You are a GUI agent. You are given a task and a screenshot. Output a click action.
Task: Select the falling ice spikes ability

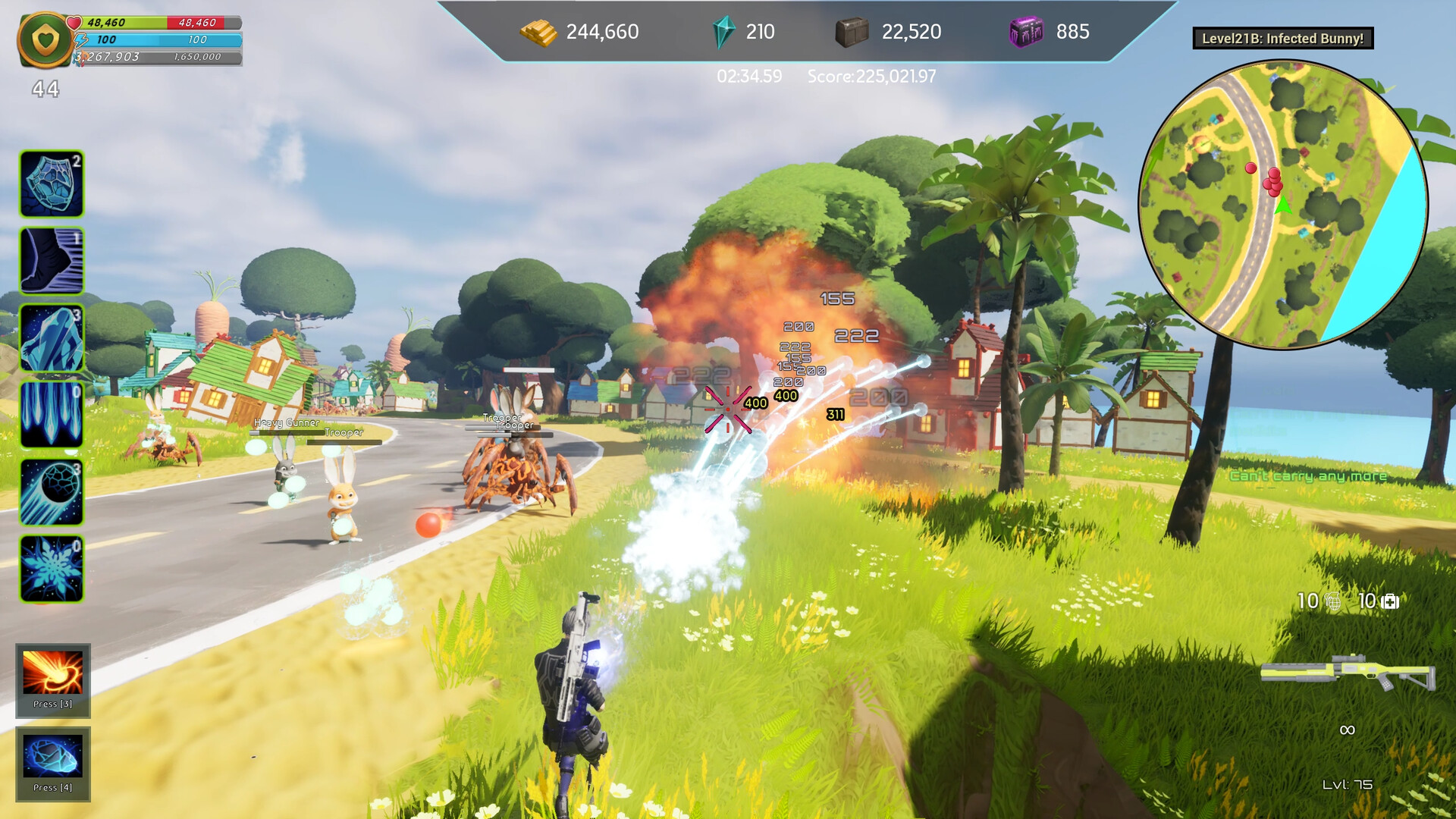point(52,415)
